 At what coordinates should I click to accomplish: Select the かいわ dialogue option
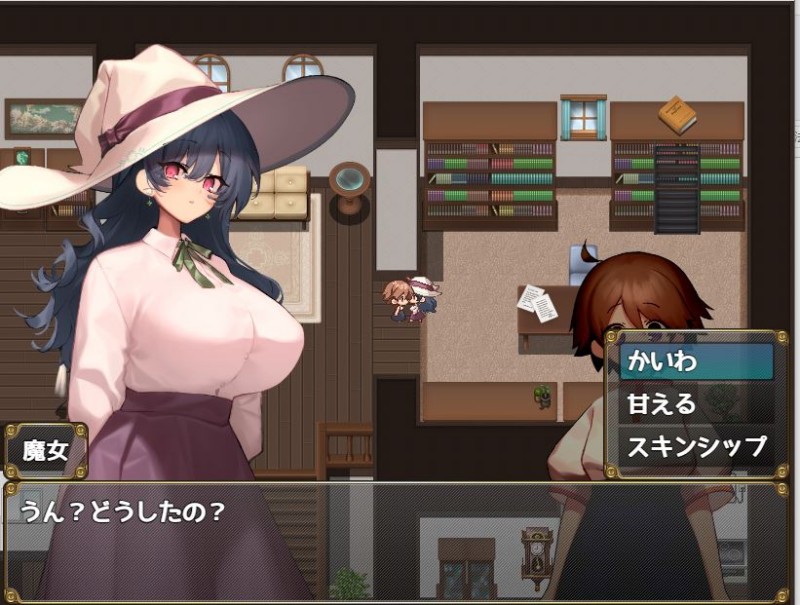[x=696, y=361]
